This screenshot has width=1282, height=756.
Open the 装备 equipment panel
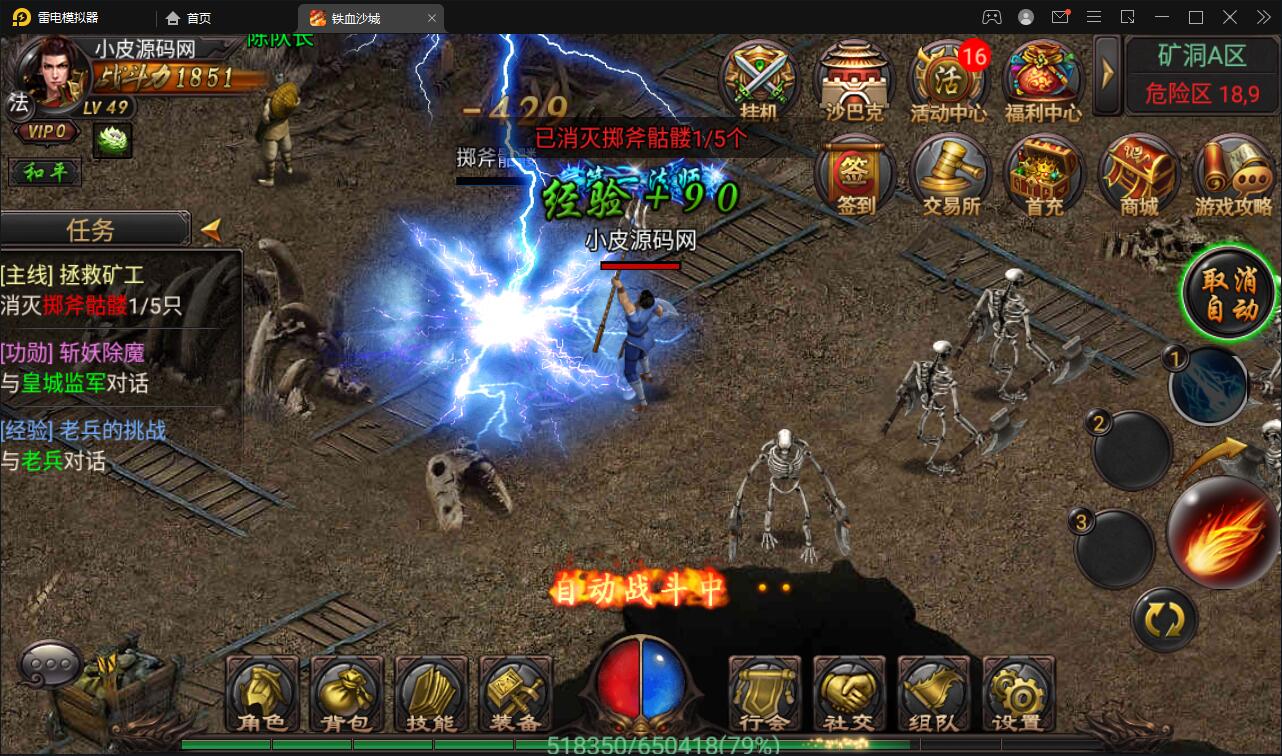click(515, 692)
